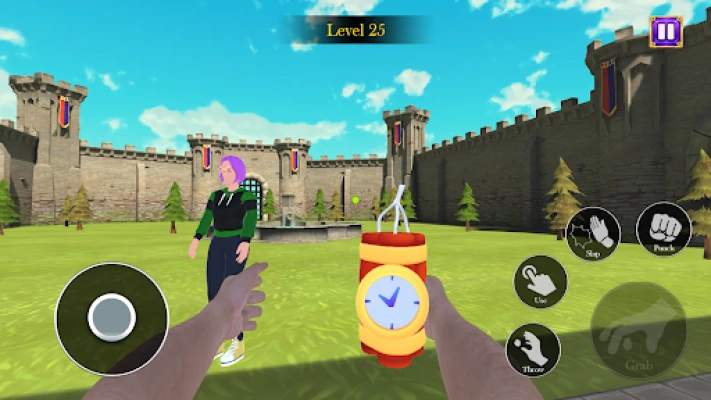711x400 pixels.
Task: Tap the Throw action button
Action: click(533, 349)
